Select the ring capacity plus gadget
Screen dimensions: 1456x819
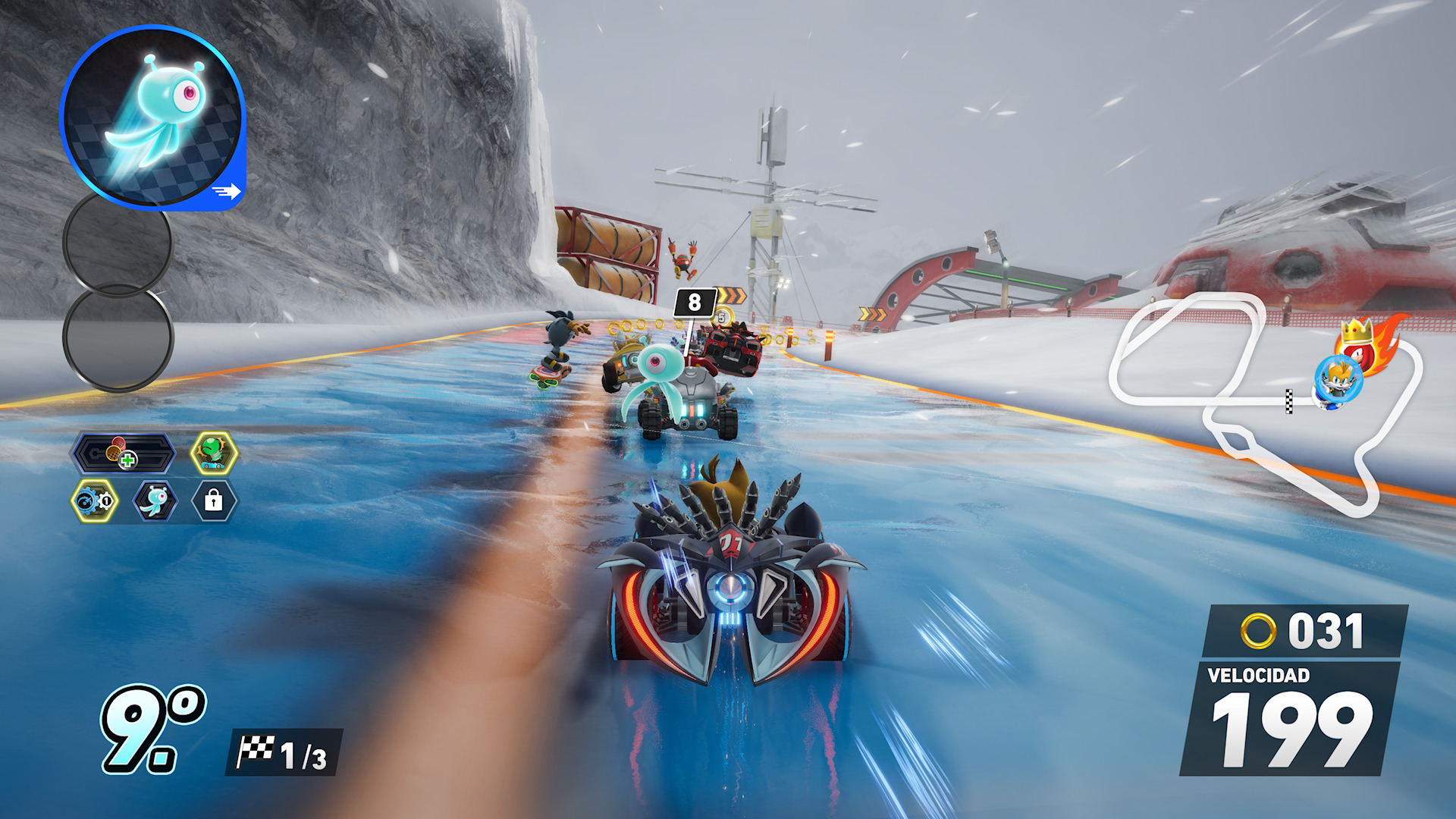coord(123,453)
